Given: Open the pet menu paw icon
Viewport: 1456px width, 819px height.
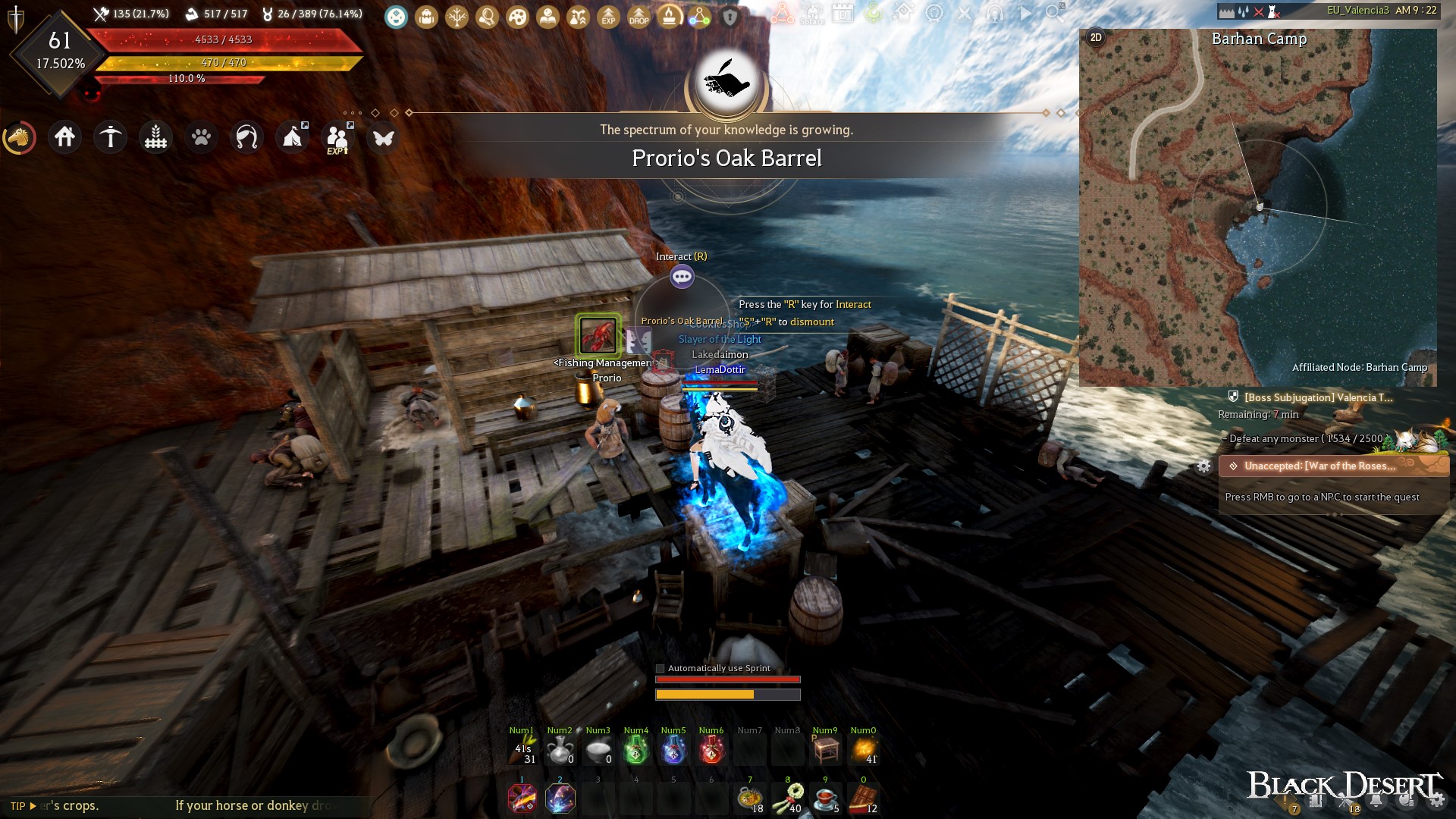Looking at the screenshot, I should click(x=201, y=137).
